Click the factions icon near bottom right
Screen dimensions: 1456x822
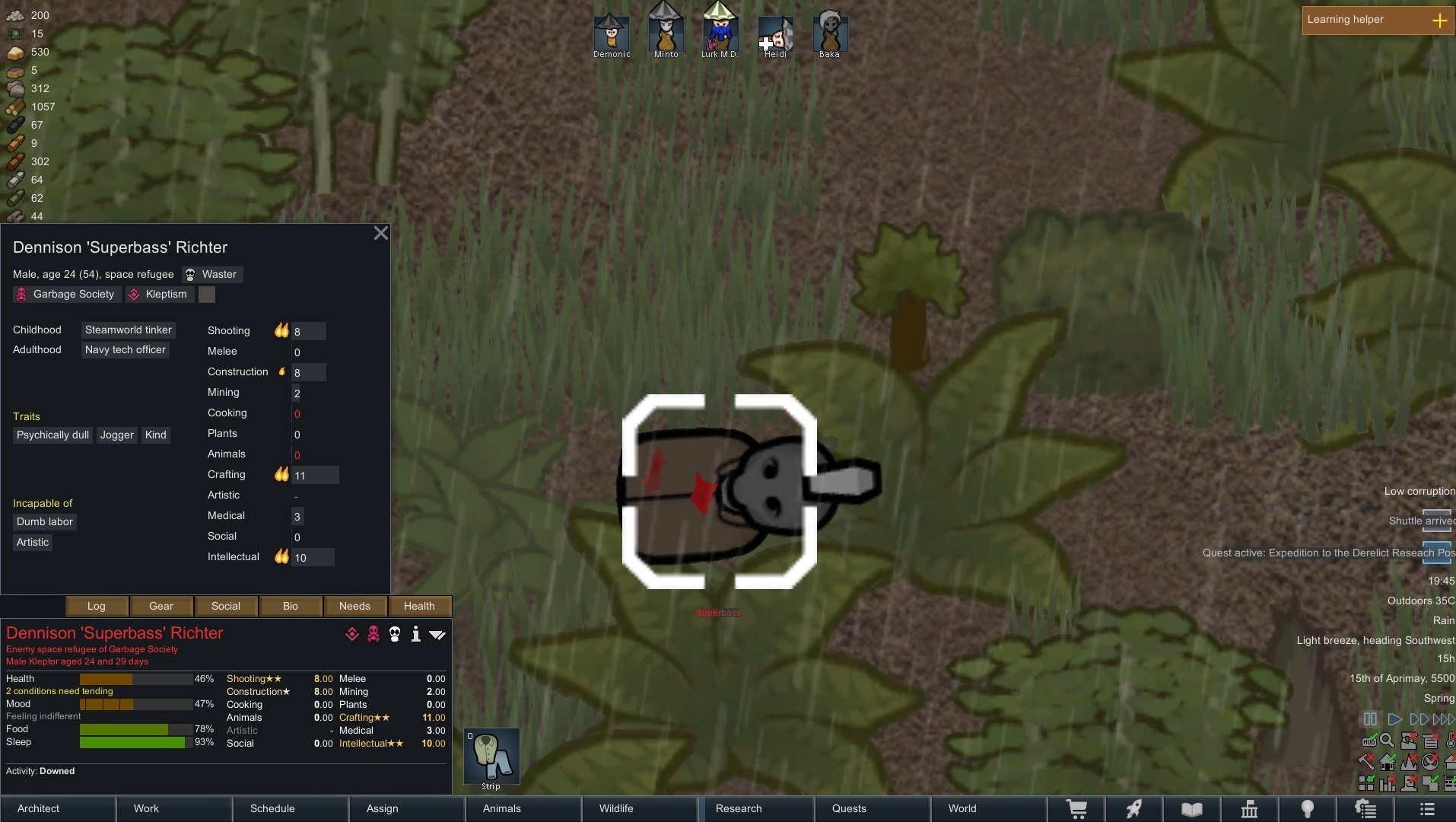(x=1250, y=809)
